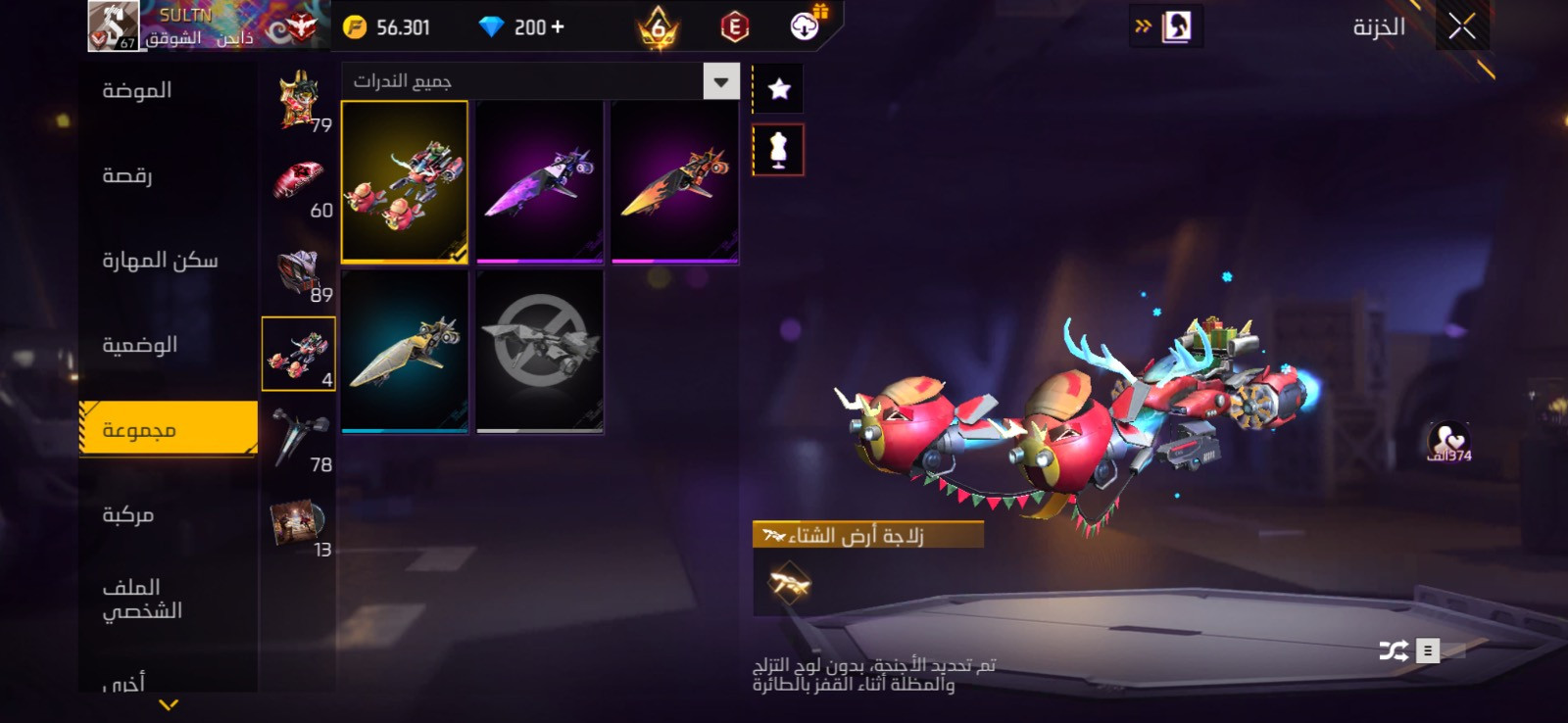
Task: Click the mannequin preview button
Action: (778, 150)
